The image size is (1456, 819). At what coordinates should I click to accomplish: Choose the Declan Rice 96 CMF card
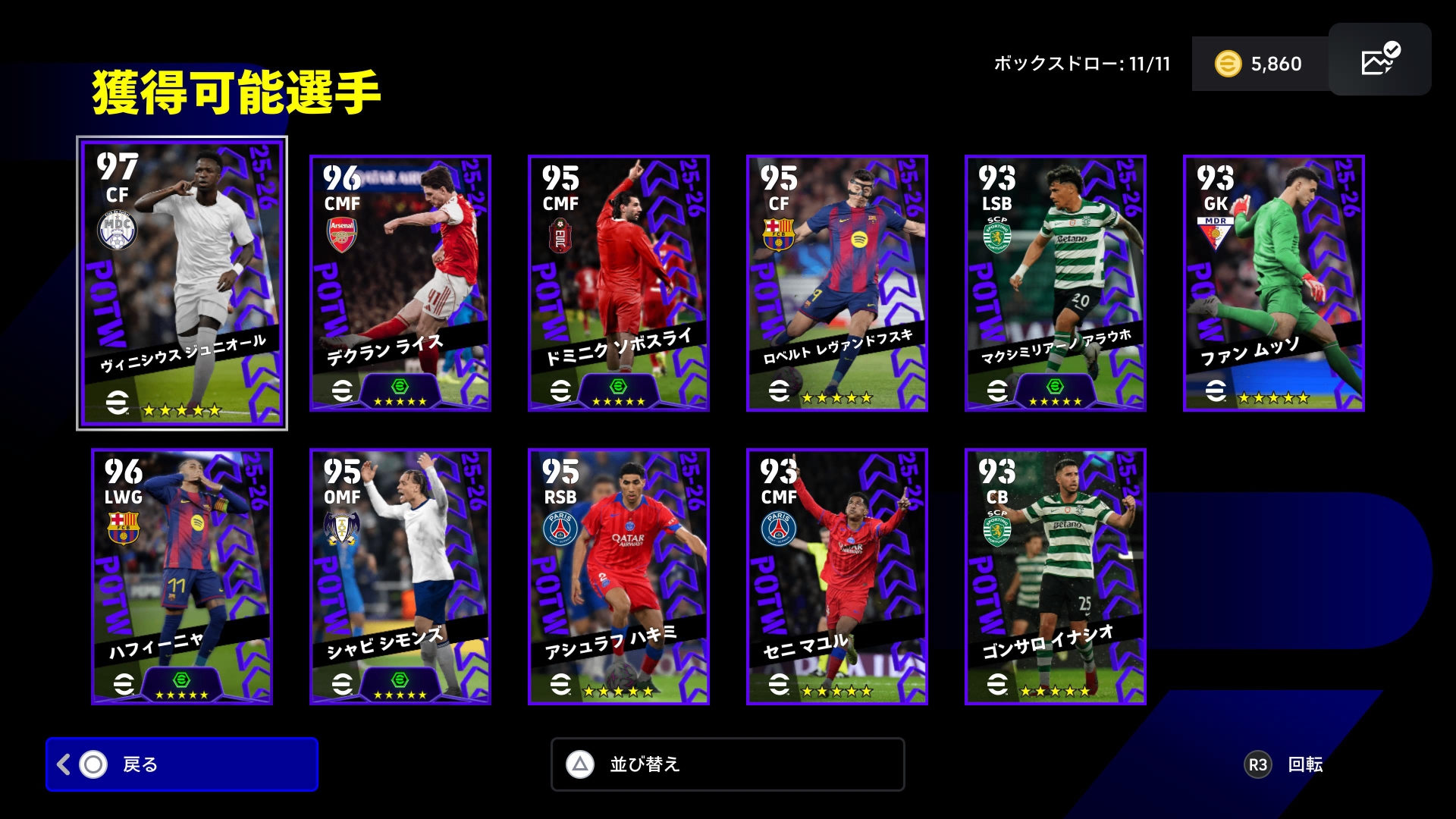[400, 283]
